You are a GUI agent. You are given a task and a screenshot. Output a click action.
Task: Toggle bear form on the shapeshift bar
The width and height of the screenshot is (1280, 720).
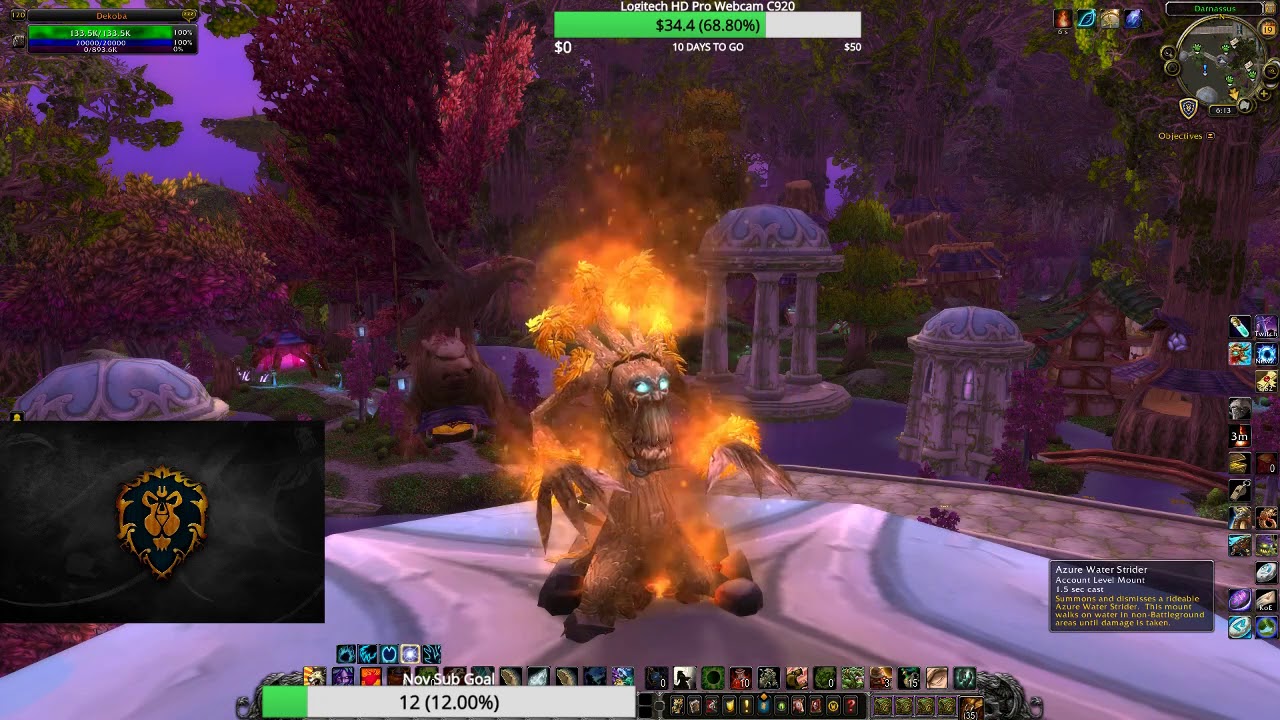344,653
